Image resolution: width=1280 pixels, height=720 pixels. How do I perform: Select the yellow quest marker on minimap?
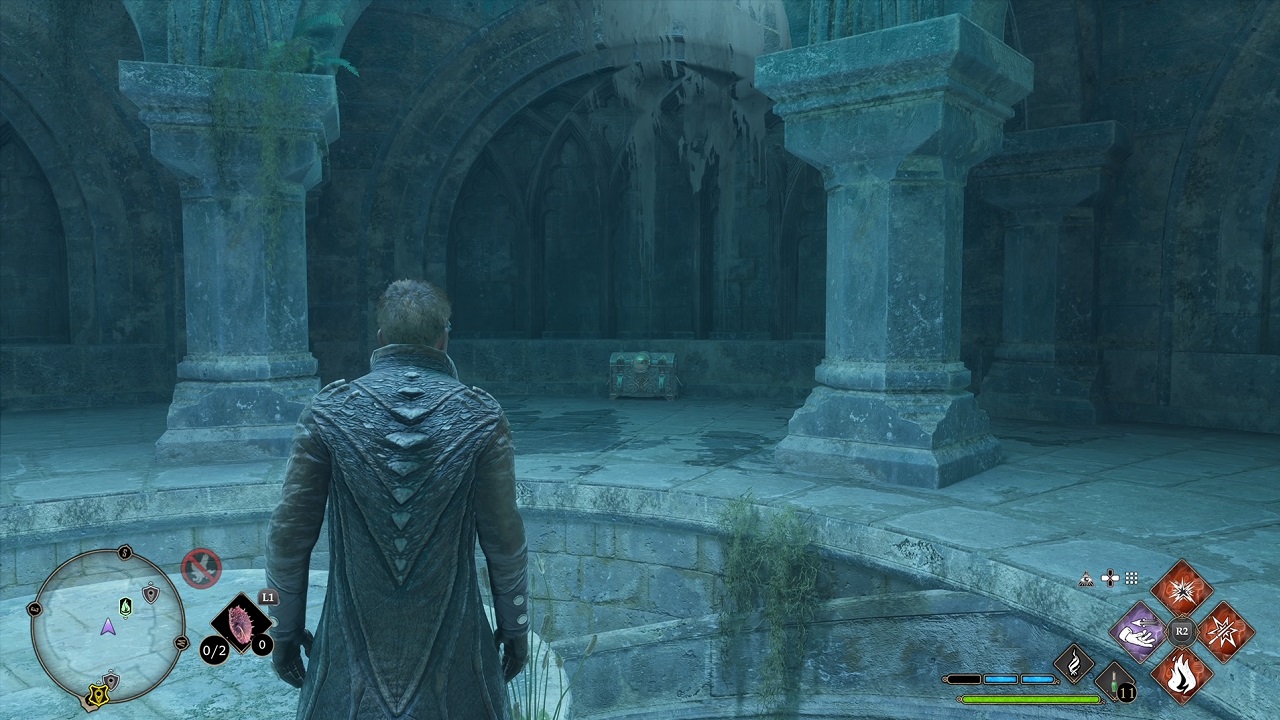pos(100,692)
